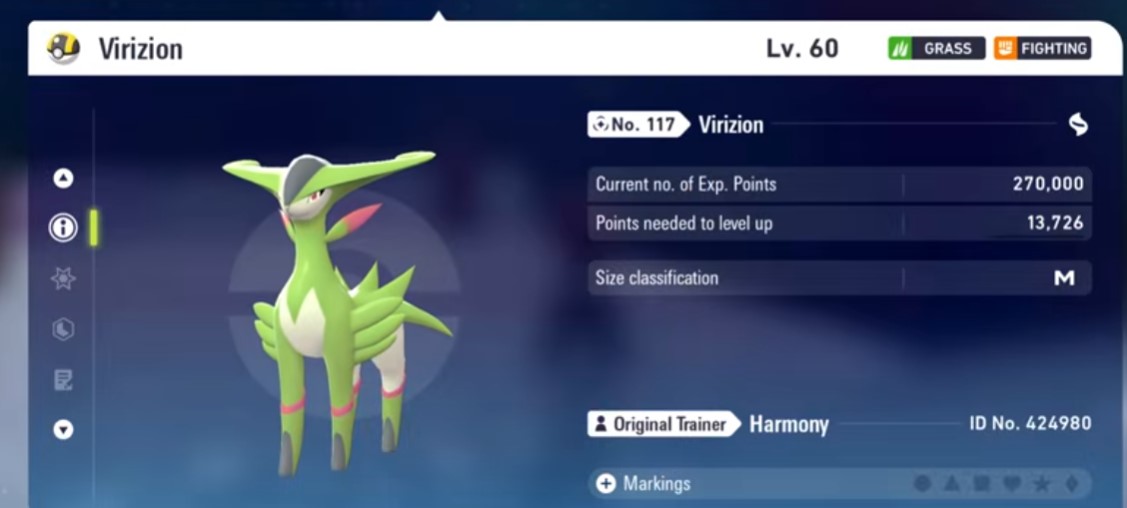Toggle the circle marking
Image resolution: width=1127 pixels, height=508 pixels.
point(922,484)
